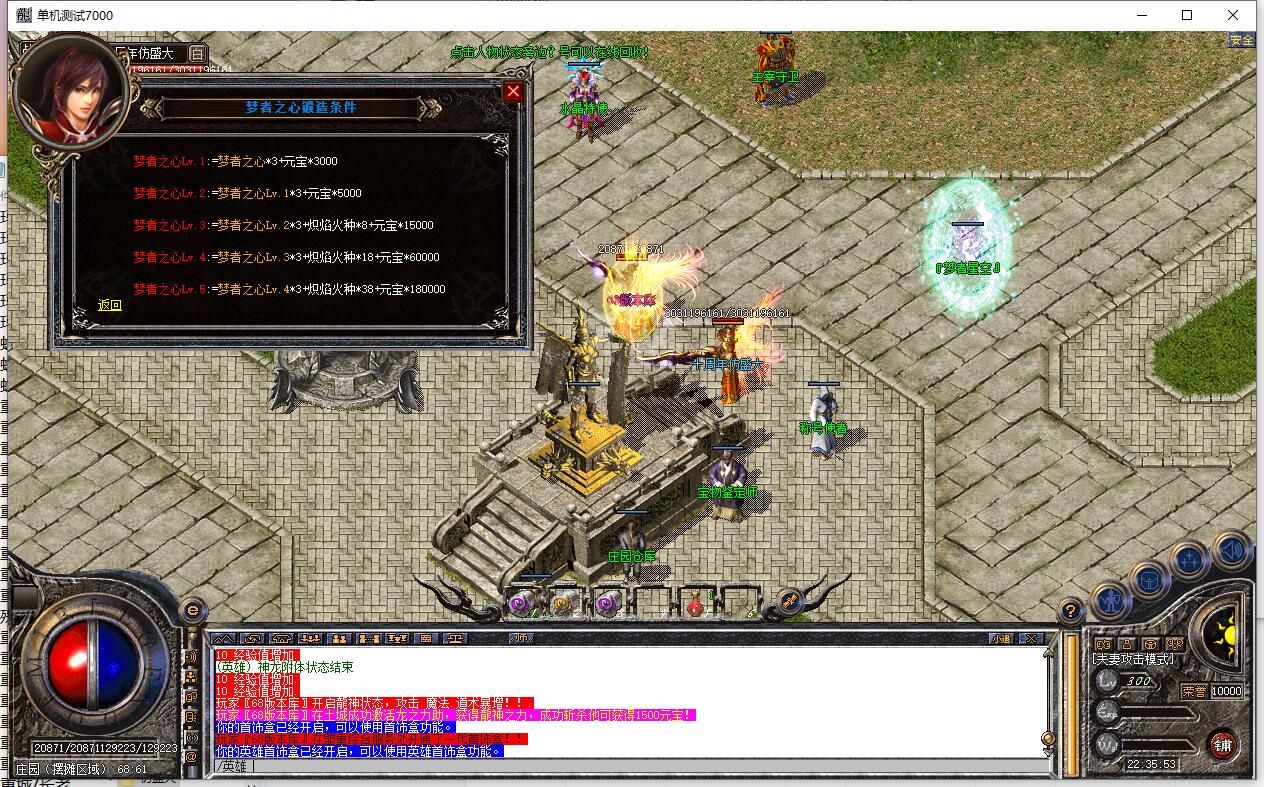Click the 白 button beside the player name

coord(197,53)
